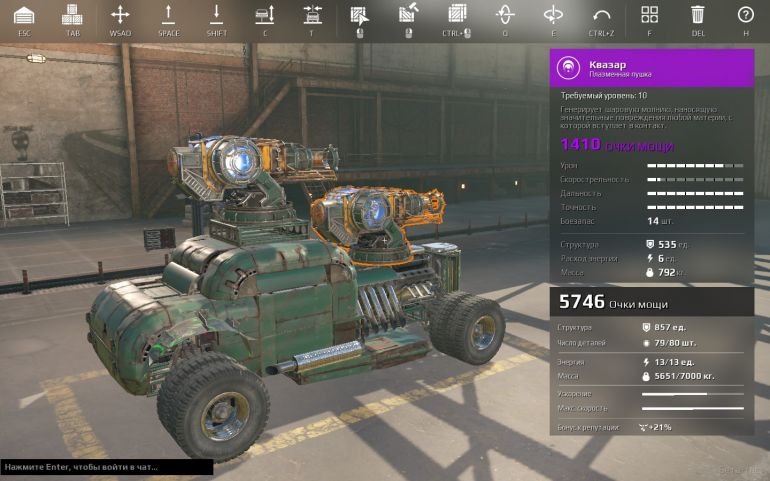Rotate part with the vertical-axis rotation icon
Viewport: 770px width, 481px height.
(x=505, y=15)
